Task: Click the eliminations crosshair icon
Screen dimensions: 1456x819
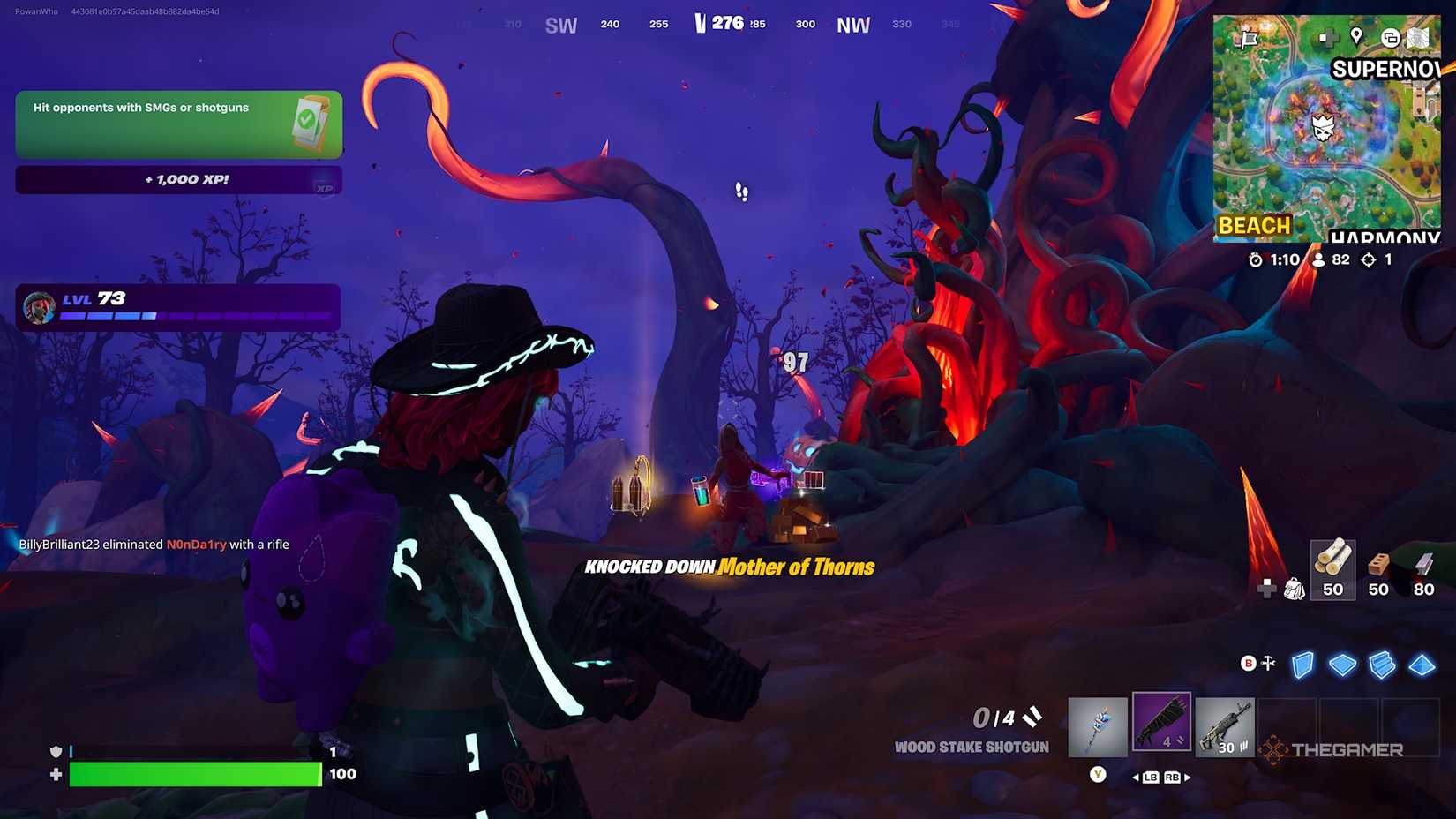Action: tap(1368, 259)
